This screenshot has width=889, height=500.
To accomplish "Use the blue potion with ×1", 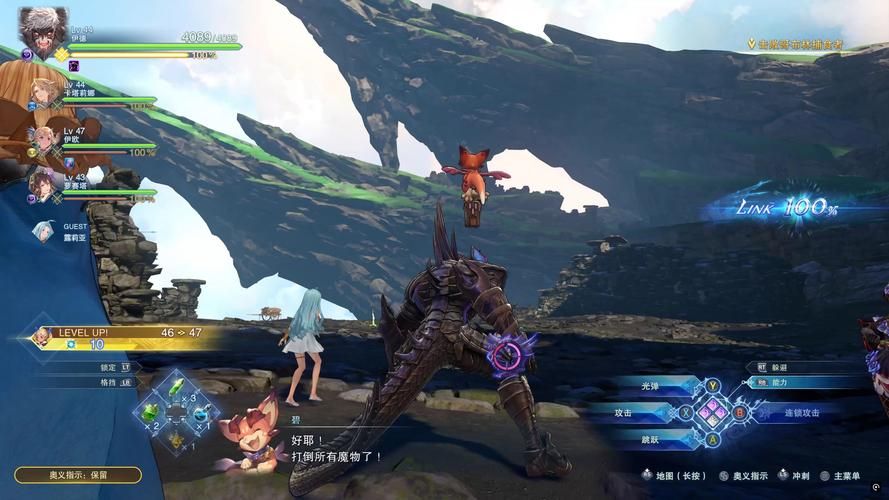I will click(x=201, y=413).
